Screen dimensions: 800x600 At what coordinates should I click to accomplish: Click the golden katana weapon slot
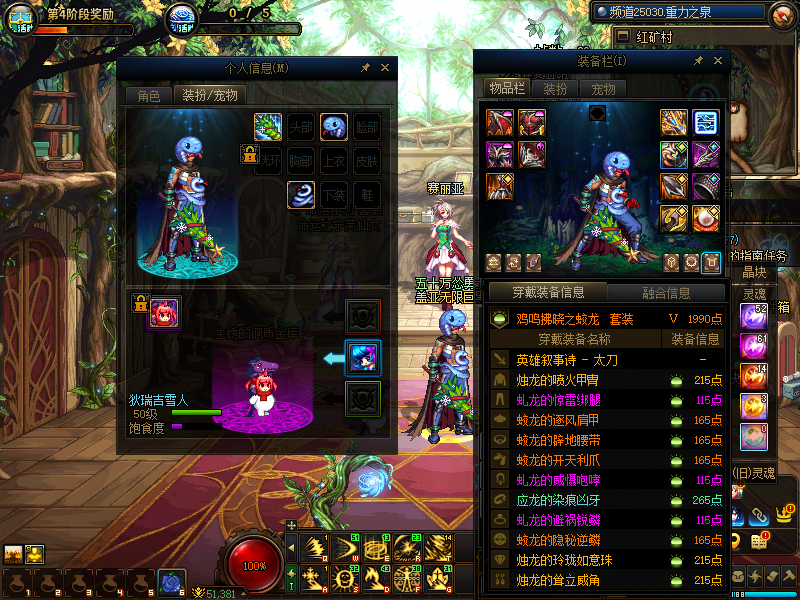coord(674,122)
